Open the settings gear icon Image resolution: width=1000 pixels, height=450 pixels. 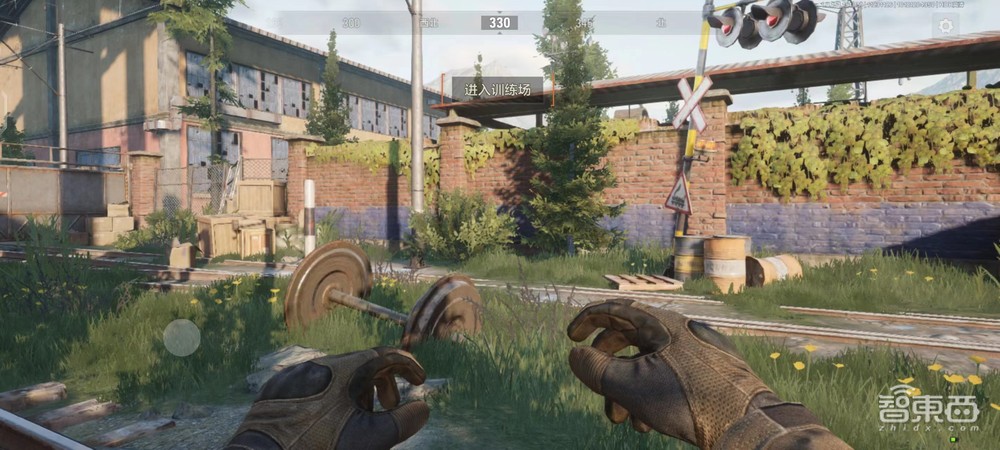[x=945, y=25]
